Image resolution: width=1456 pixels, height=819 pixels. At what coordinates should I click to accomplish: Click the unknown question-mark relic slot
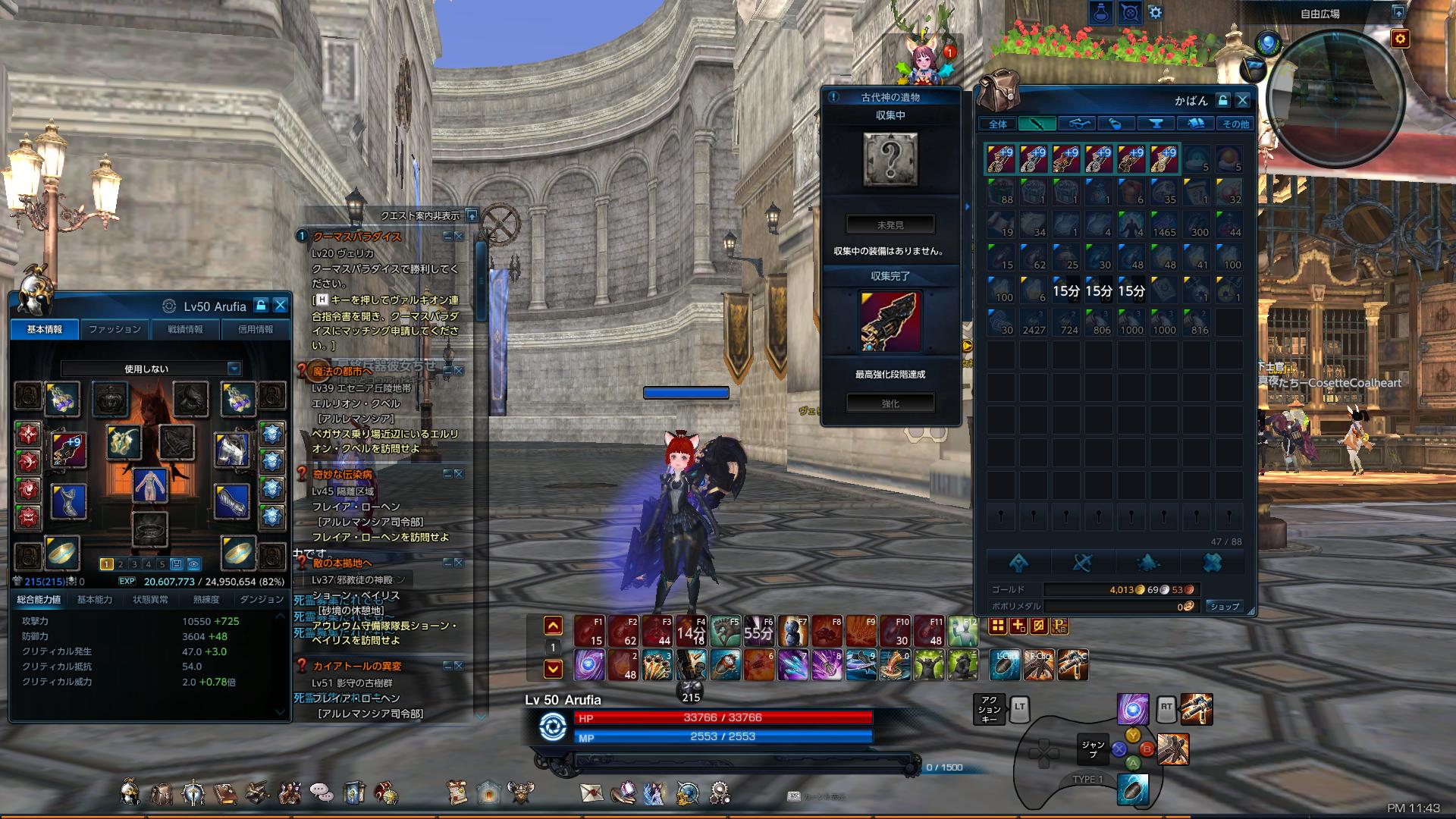coord(890,160)
